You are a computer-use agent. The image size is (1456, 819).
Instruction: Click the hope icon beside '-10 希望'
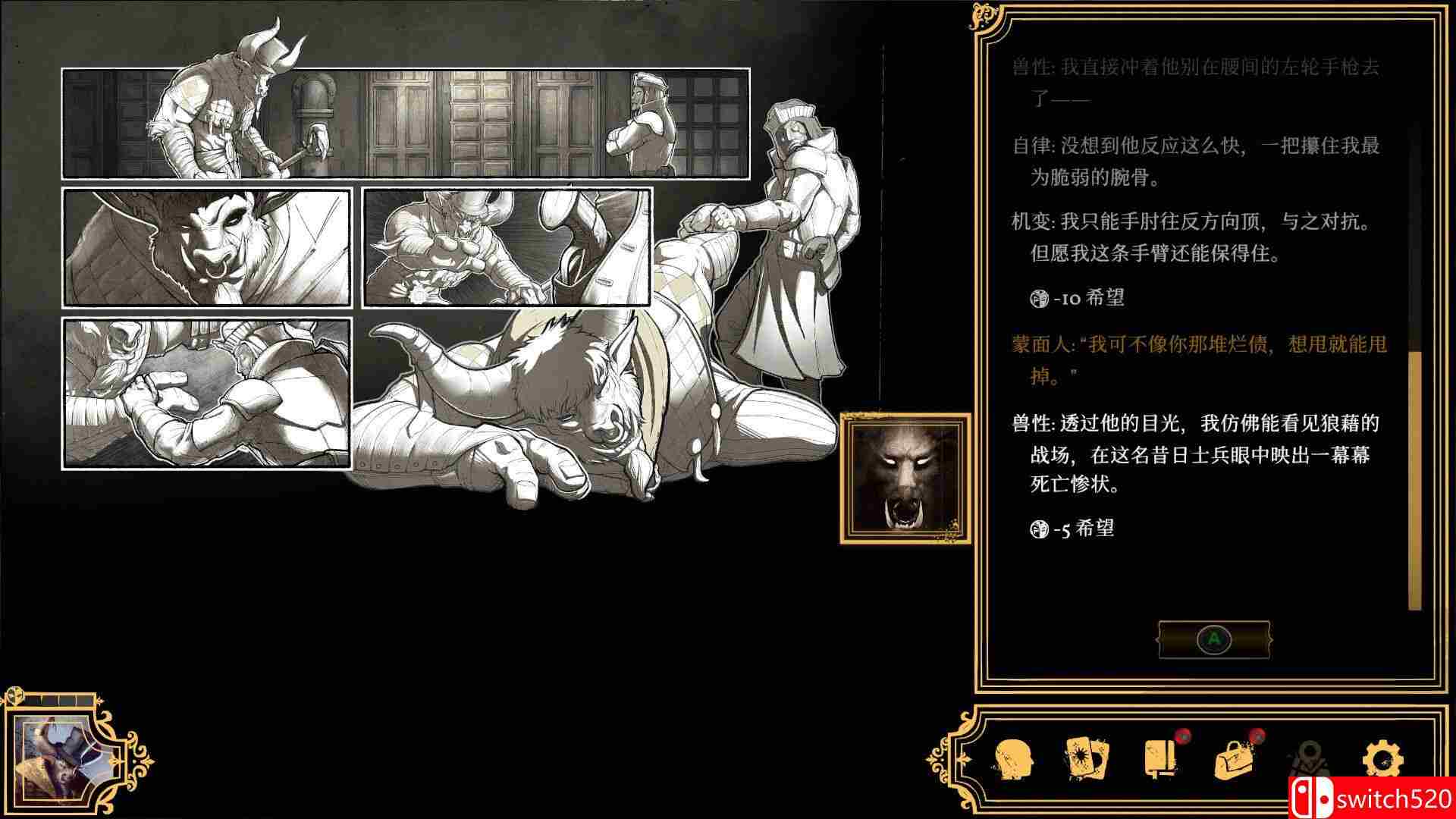pos(1039,297)
